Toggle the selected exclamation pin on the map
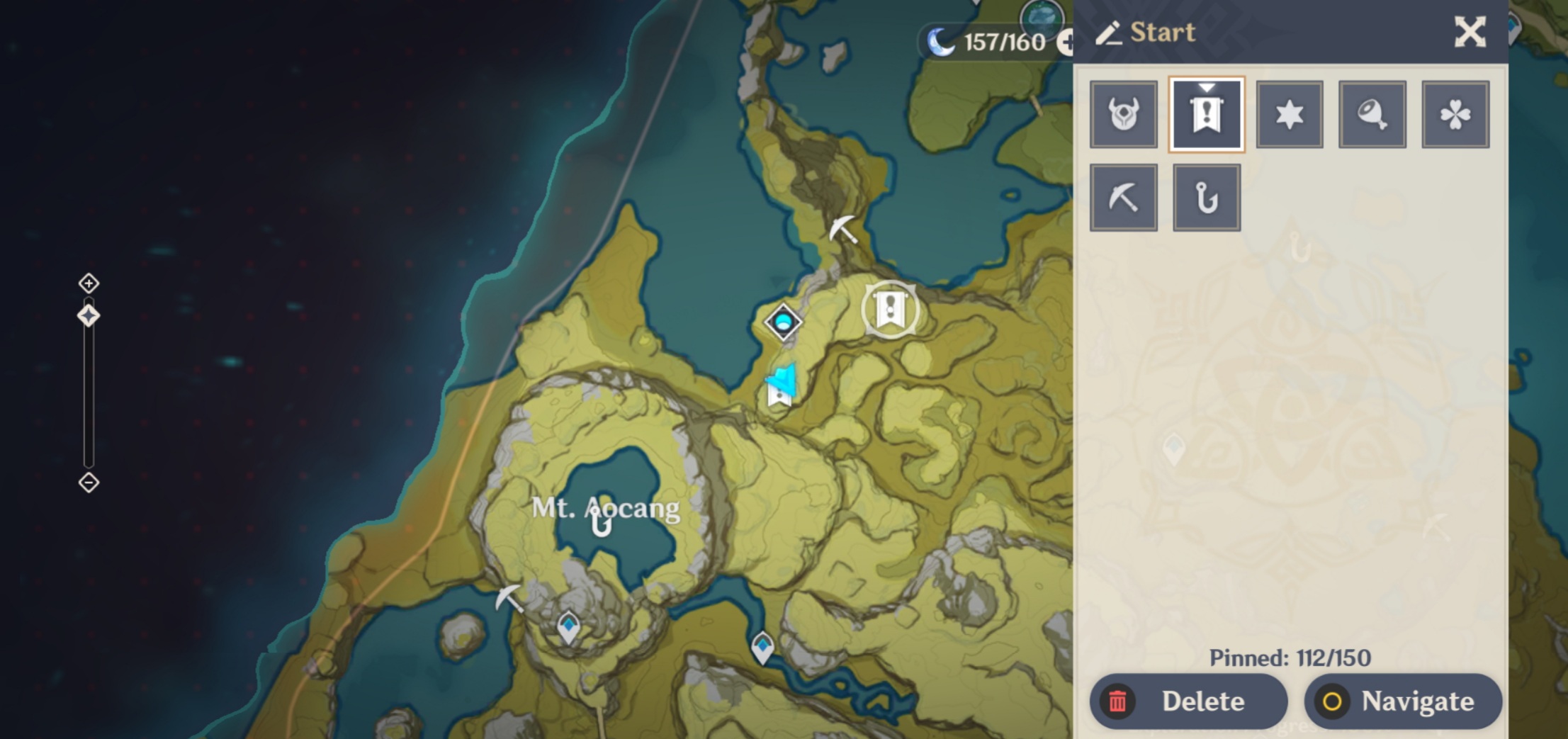Viewport: 1568px width, 739px height. tap(889, 310)
